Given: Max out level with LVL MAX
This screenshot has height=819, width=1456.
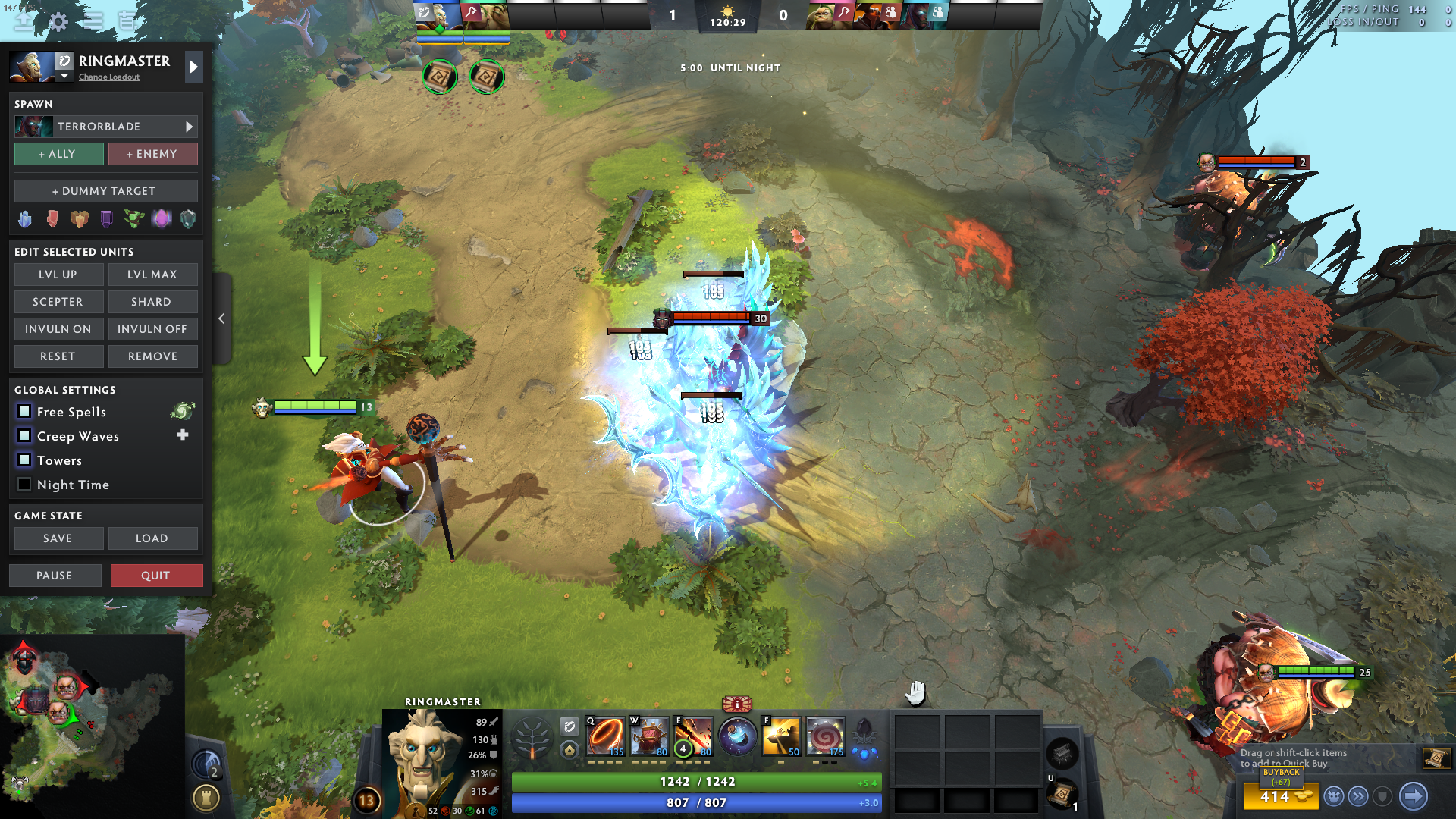Looking at the screenshot, I should [x=152, y=275].
